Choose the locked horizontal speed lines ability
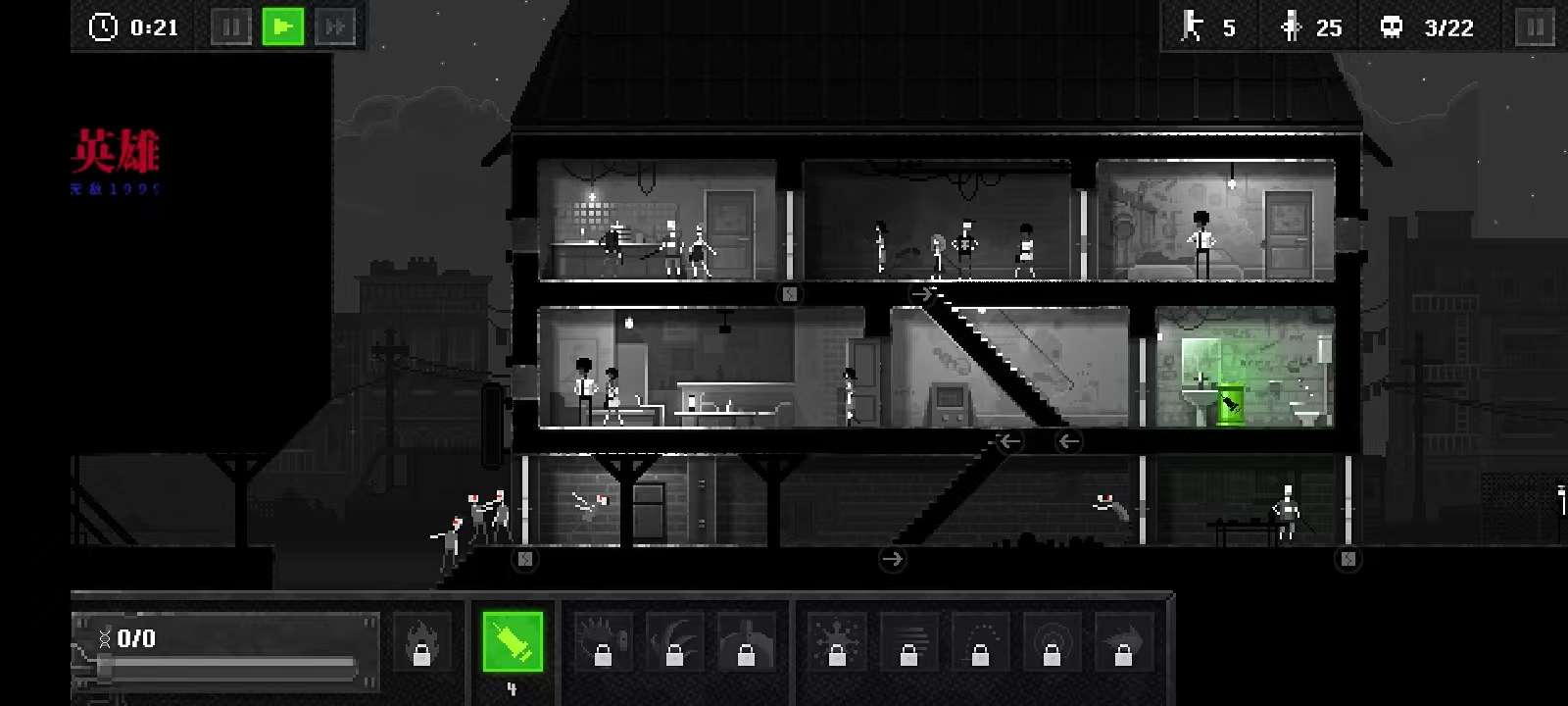This screenshot has height=706, width=1568. pos(908,642)
